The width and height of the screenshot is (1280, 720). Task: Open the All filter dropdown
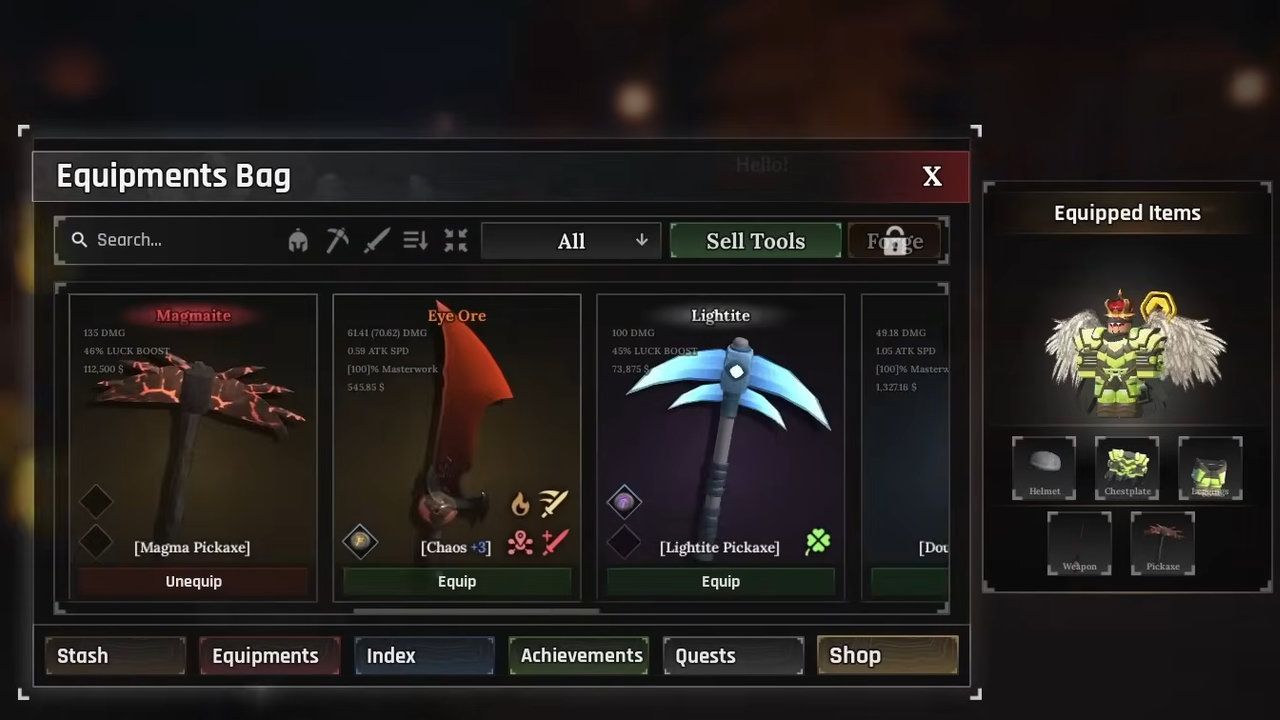[x=571, y=241]
